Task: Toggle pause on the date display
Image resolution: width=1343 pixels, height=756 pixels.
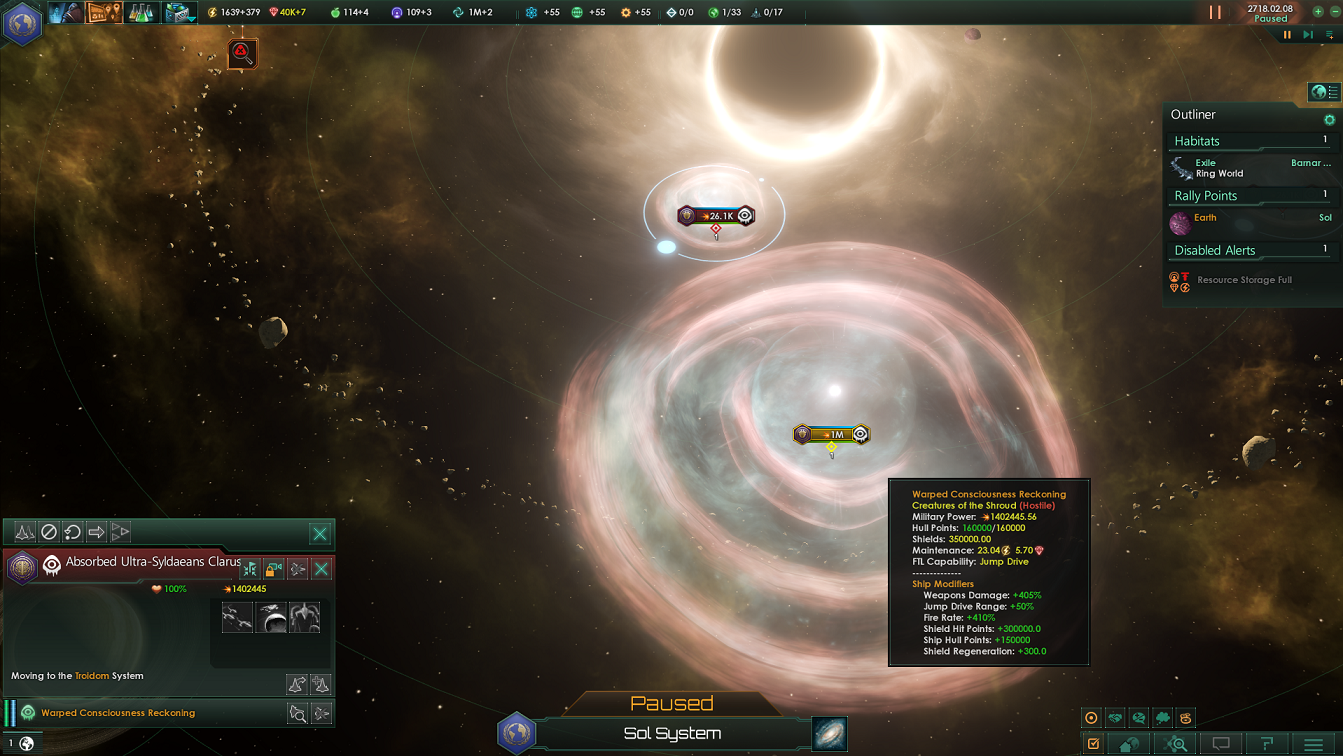Action: click(1270, 13)
